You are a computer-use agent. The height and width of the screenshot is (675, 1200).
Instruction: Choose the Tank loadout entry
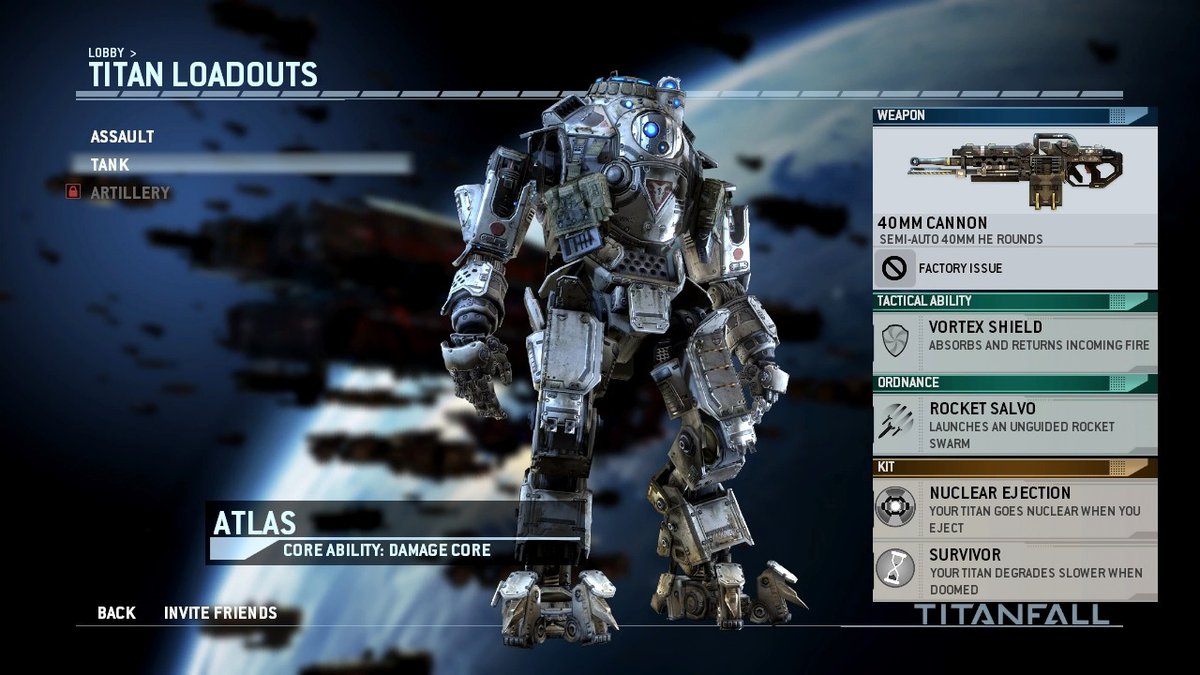(x=110, y=164)
